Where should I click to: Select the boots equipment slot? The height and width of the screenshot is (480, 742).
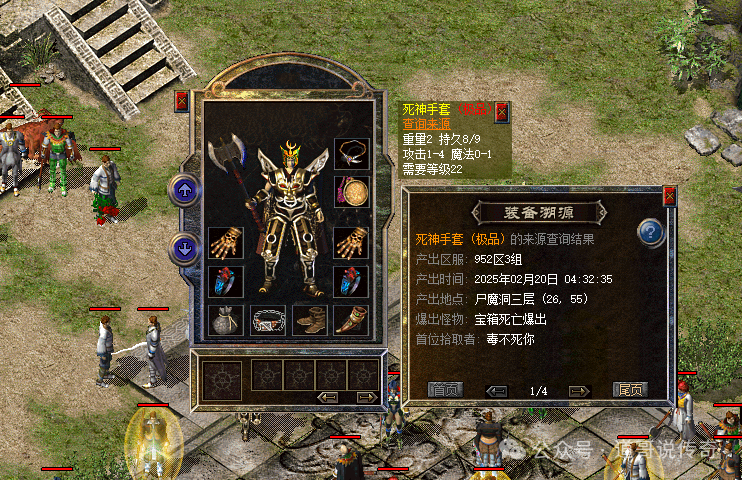[x=309, y=319]
